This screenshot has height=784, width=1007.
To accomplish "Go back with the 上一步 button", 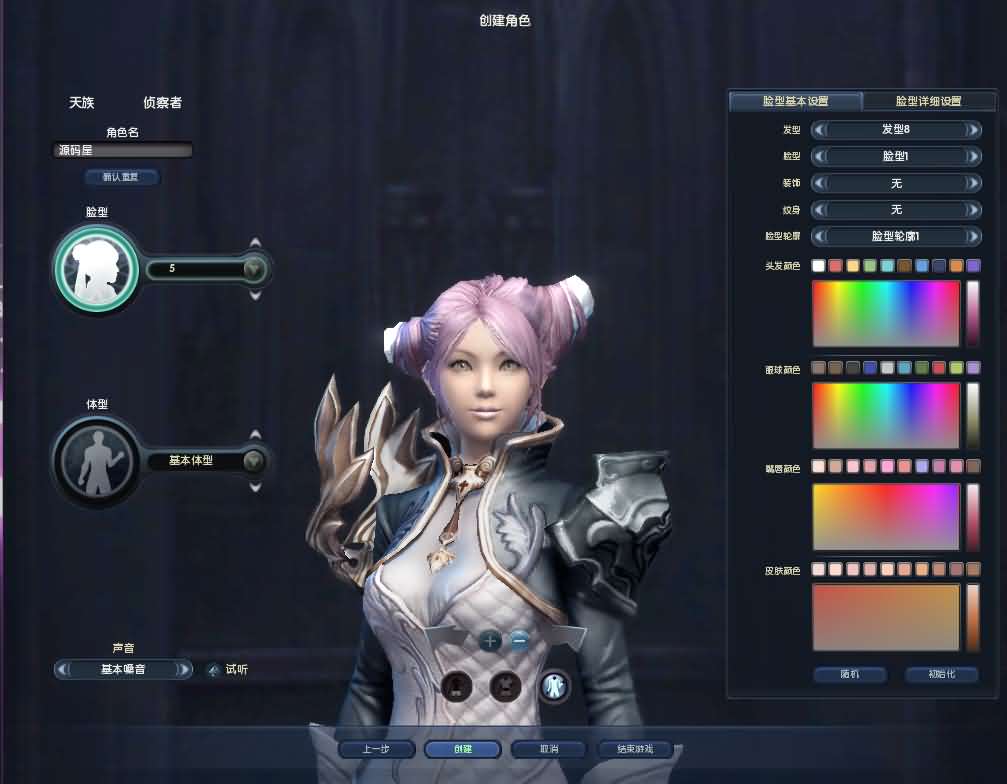I will (x=375, y=749).
